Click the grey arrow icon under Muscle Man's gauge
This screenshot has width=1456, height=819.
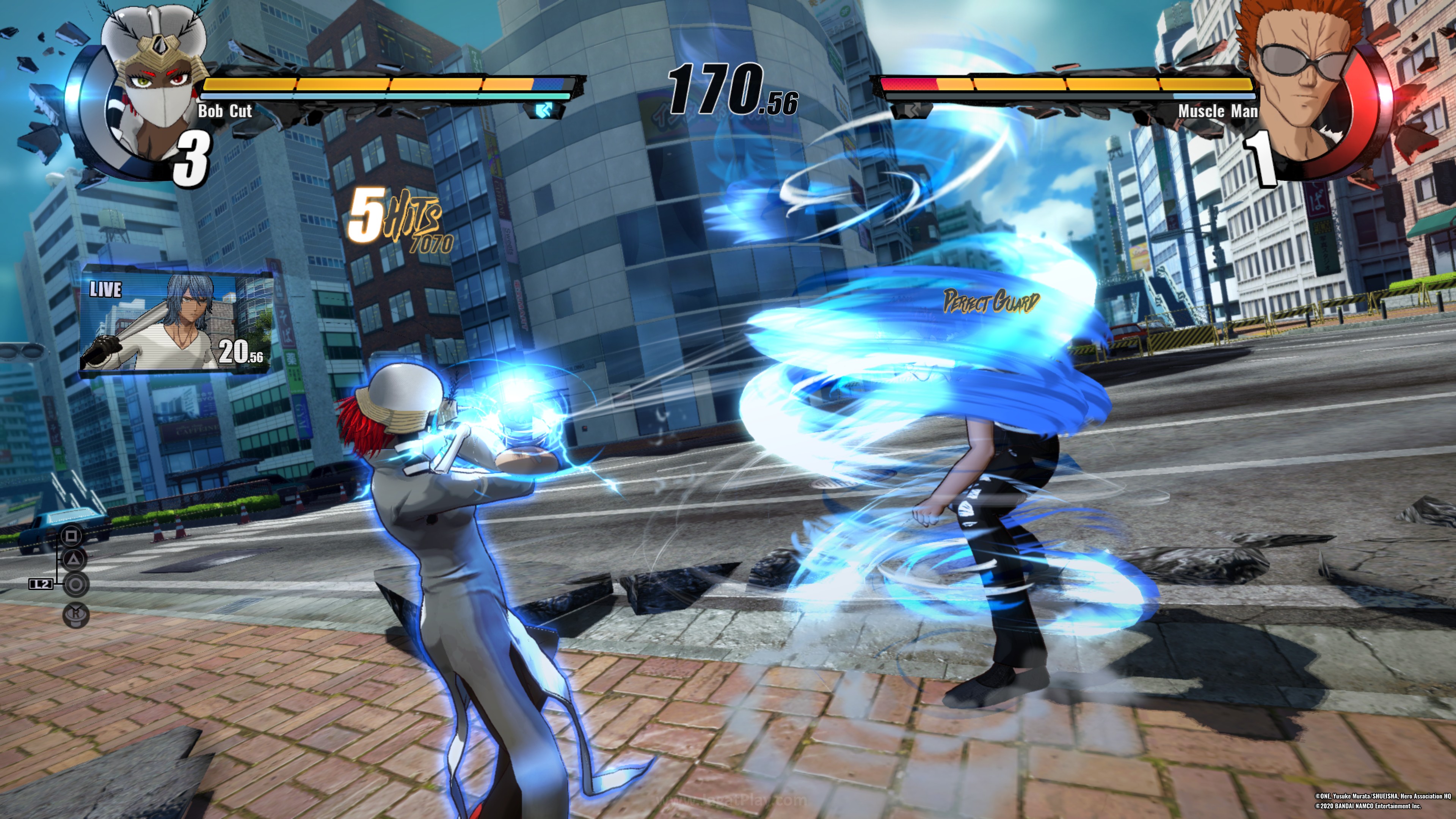(x=911, y=110)
